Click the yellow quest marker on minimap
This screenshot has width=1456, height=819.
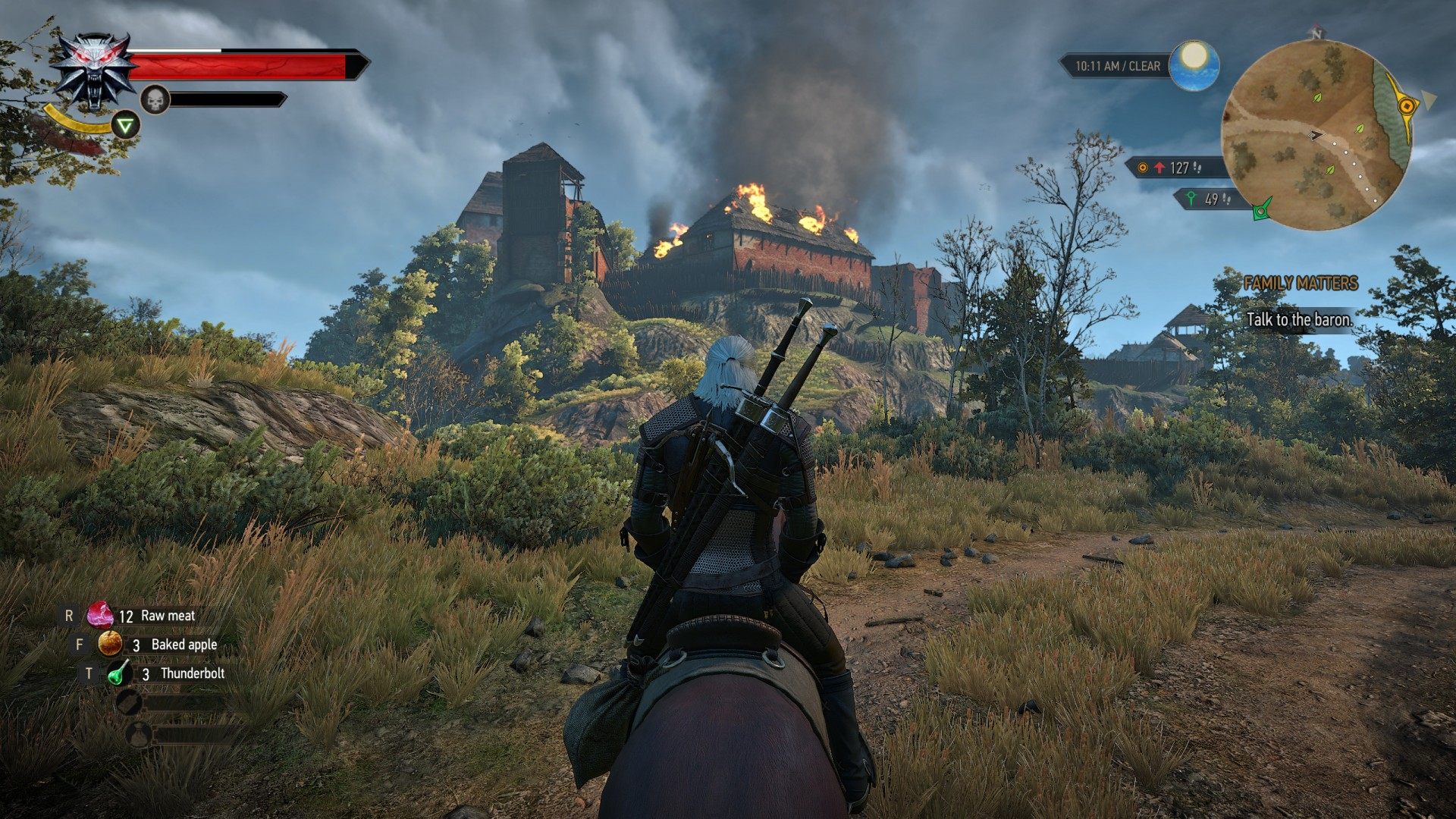click(x=1407, y=106)
